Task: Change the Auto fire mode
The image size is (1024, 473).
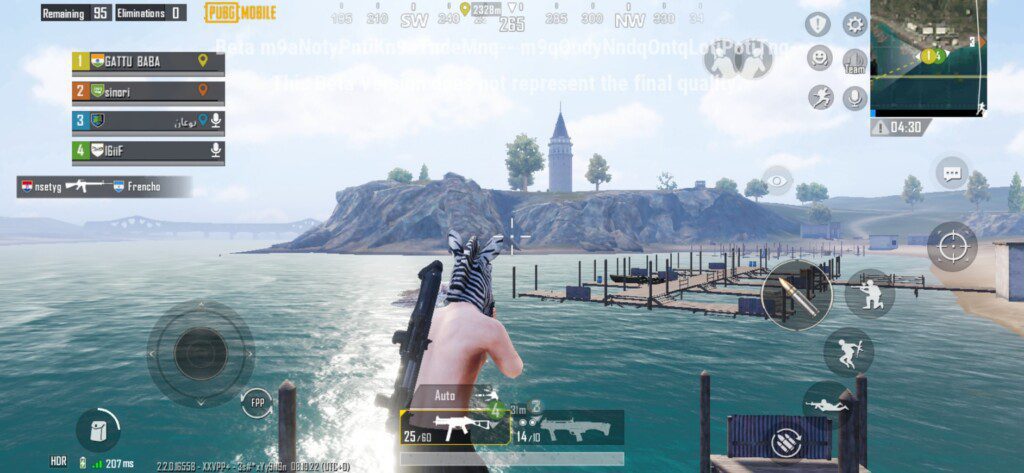Action: tap(446, 396)
